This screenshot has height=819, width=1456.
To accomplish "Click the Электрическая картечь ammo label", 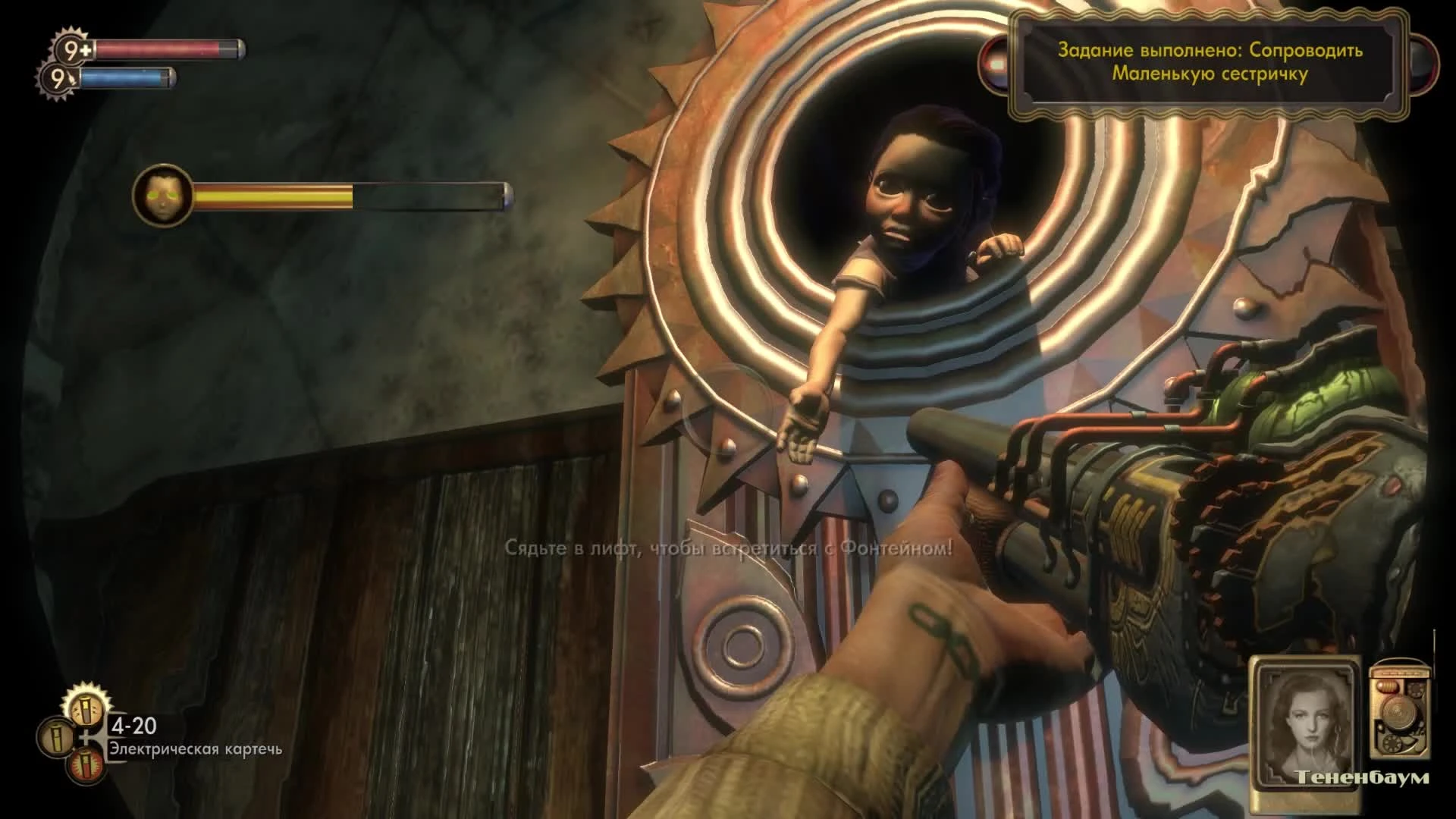I will [196, 752].
